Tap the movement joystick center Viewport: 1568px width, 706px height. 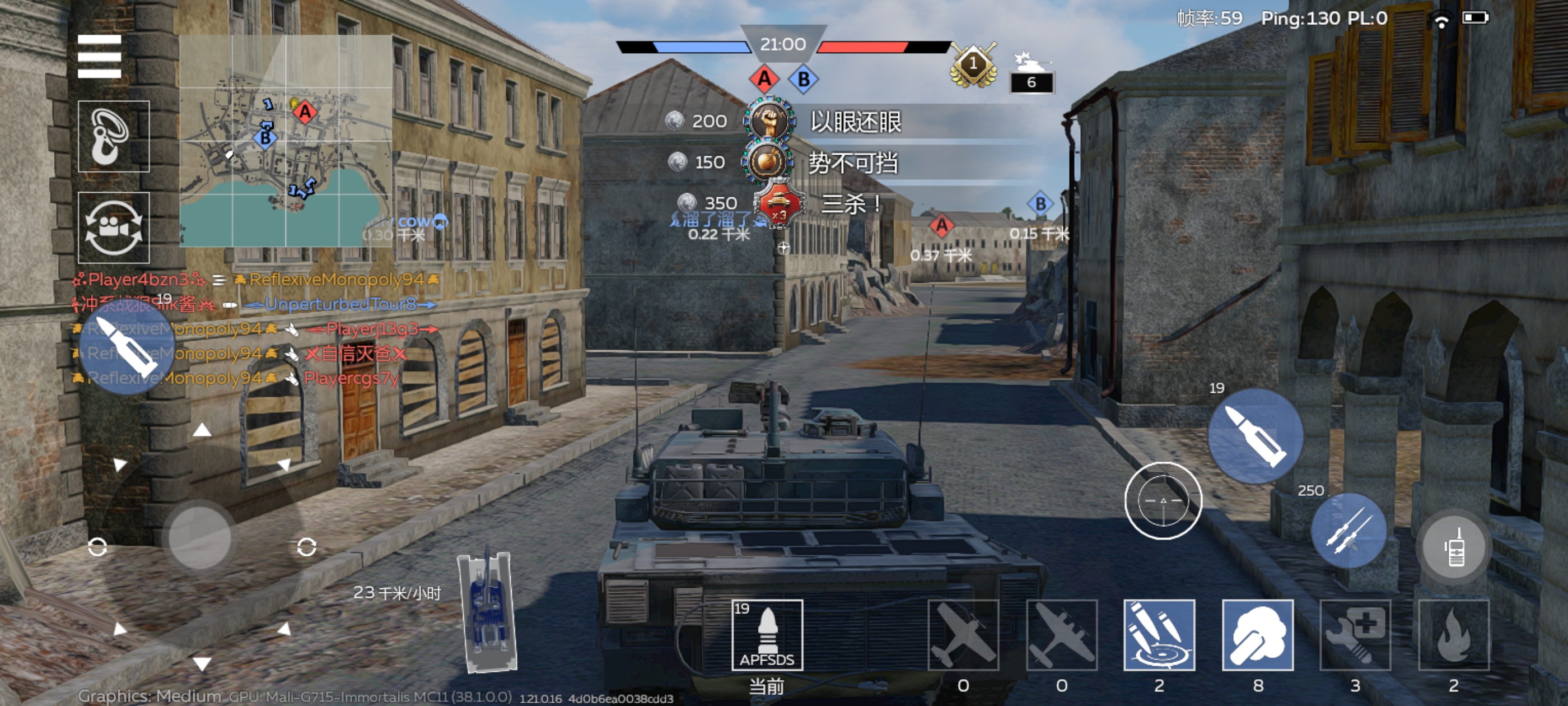[x=200, y=535]
